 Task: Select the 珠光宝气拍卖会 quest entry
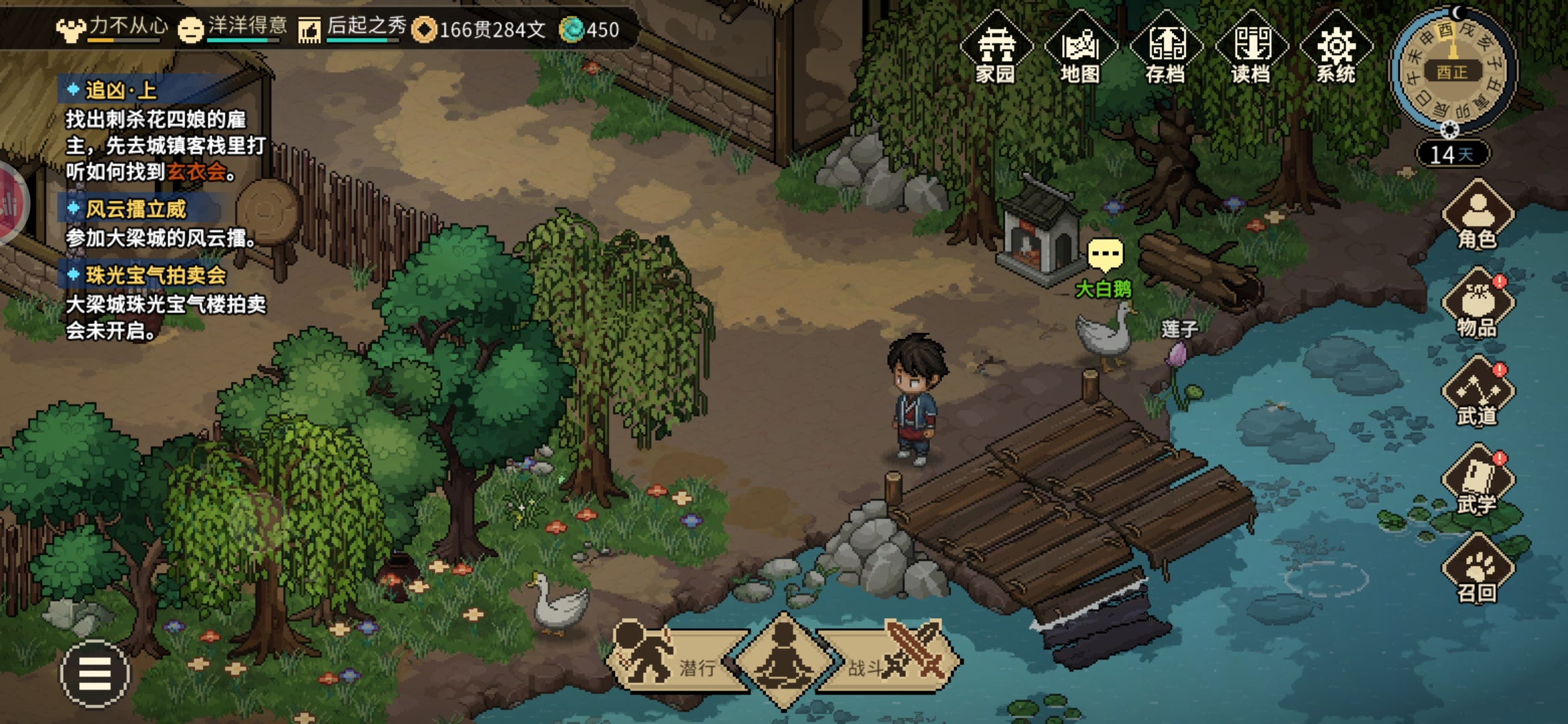[155, 276]
